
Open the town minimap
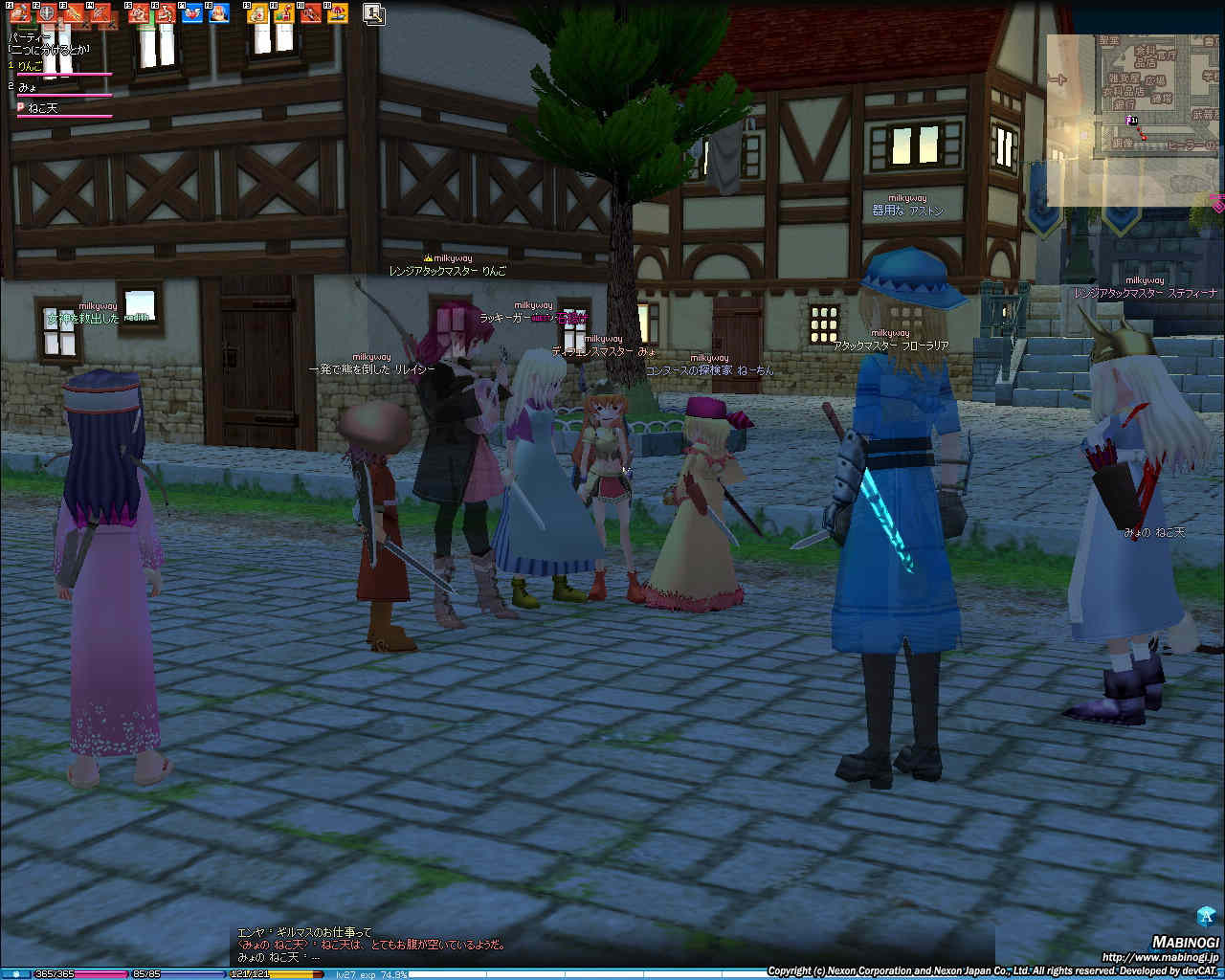coord(1134,120)
